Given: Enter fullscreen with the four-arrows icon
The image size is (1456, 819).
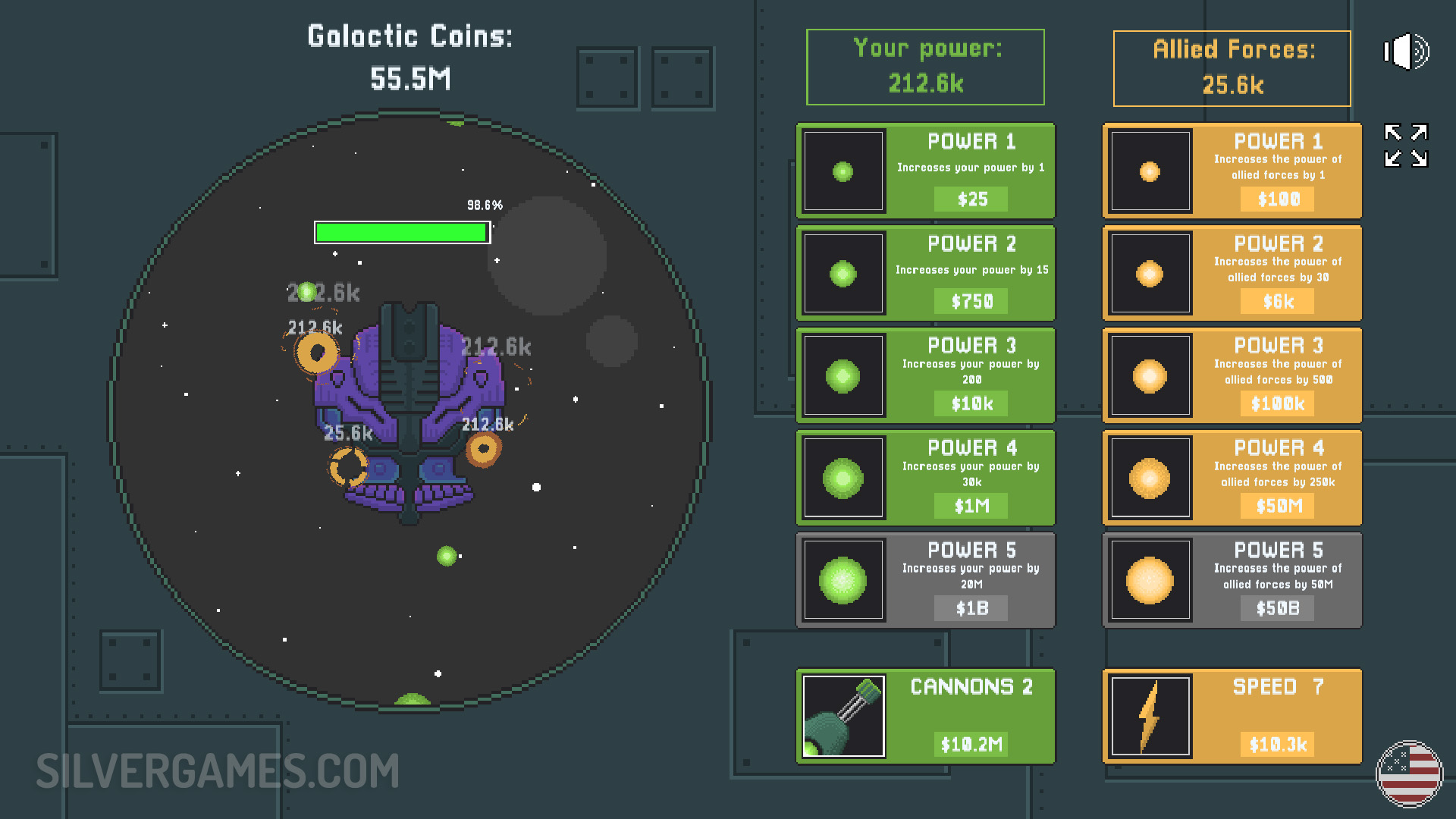Looking at the screenshot, I should pos(1406,145).
